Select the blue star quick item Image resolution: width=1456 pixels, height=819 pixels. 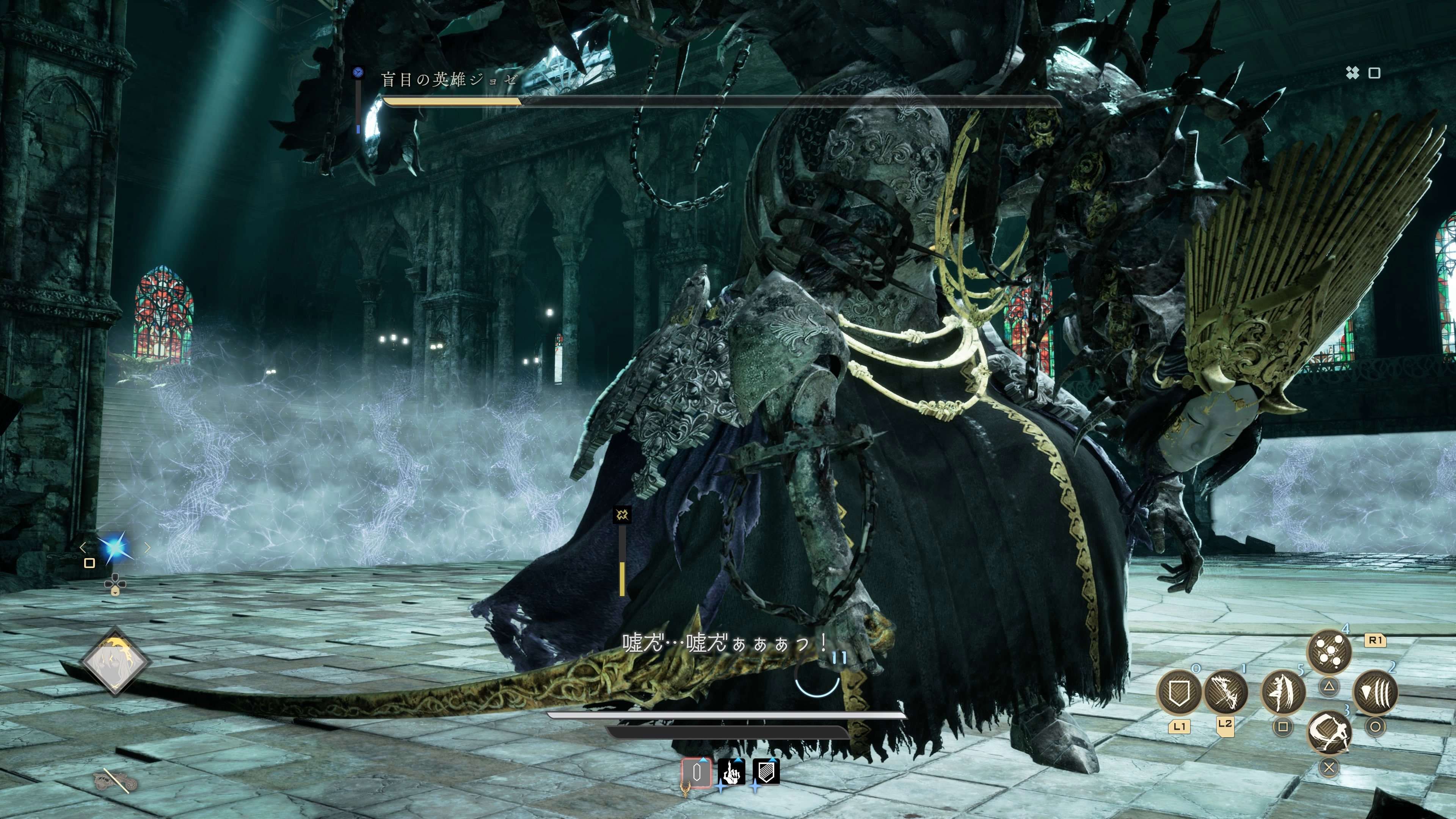[115, 547]
